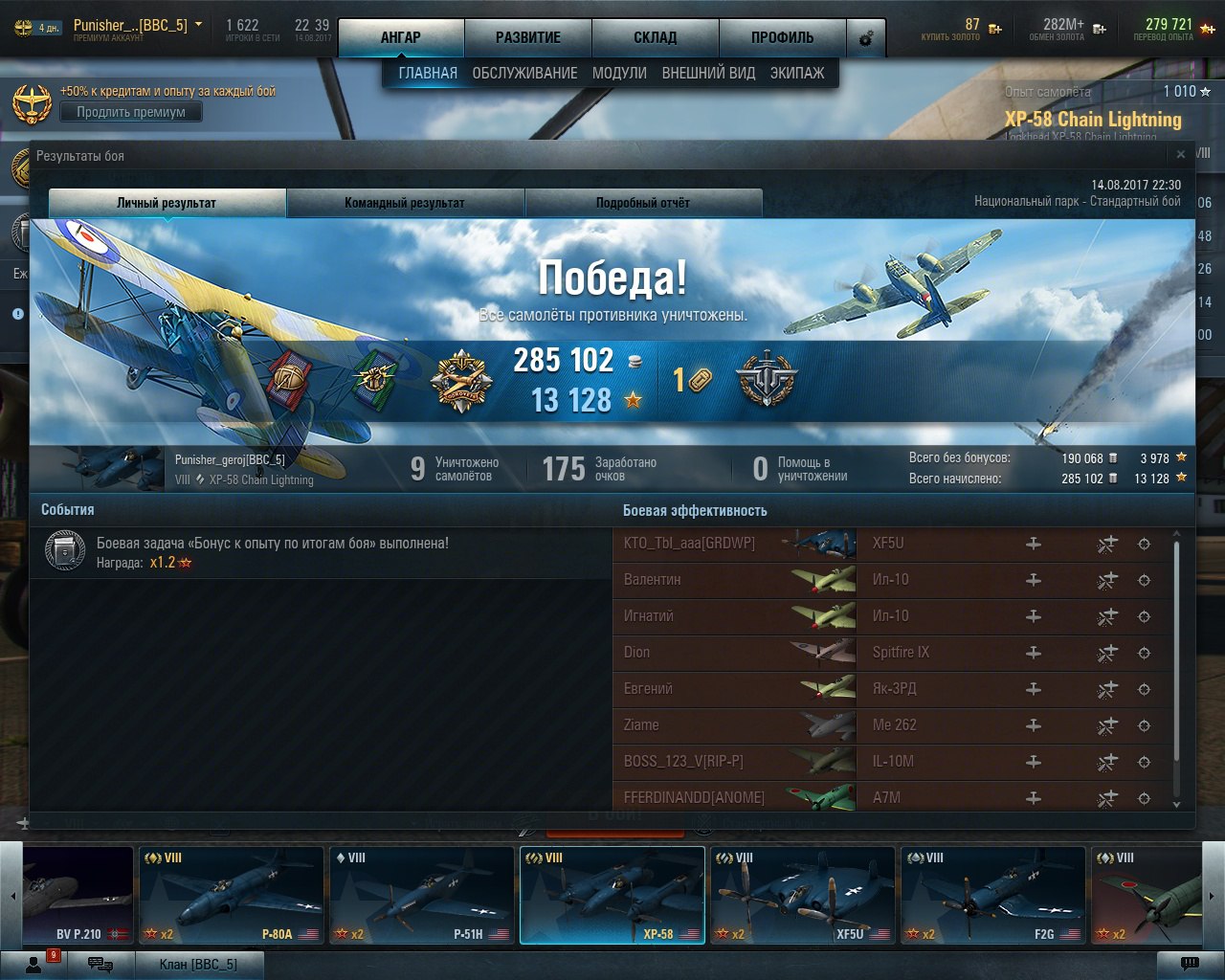The image size is (1225, 980).
Task: Click the Продлить премиум button
Action: pos(131,112)
